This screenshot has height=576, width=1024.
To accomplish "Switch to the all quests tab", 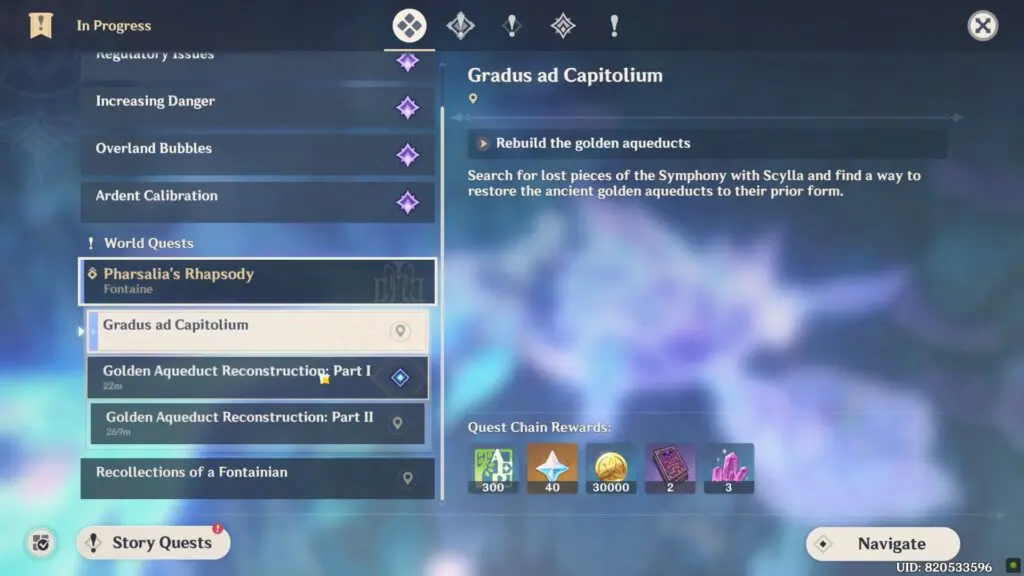I will [x=410, y=26].
